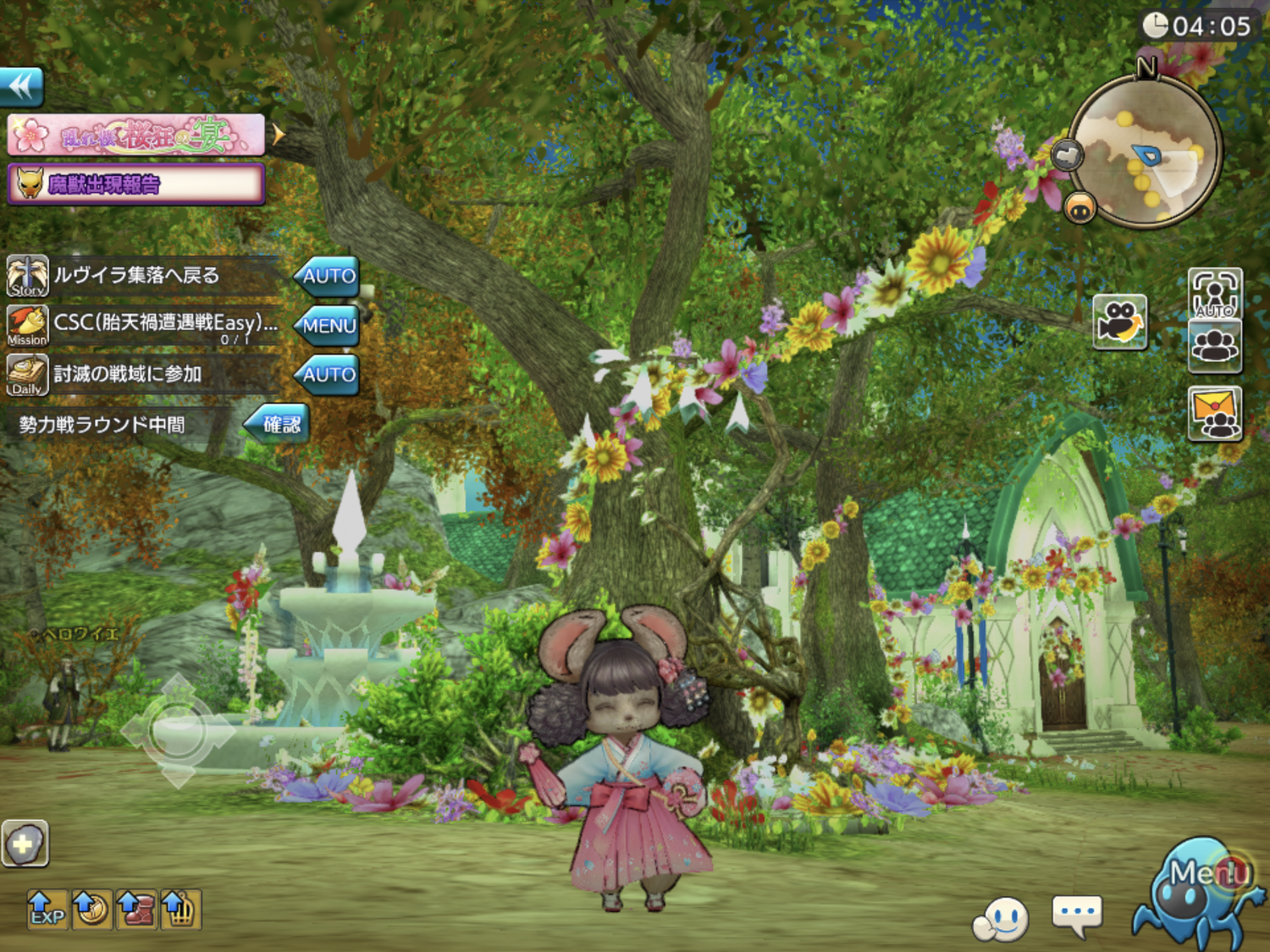Image resolution: width=1270 pixels, height=952 pixels.
Task: Open the MENU for the CSC mission
Action: (x=328, y=325)
